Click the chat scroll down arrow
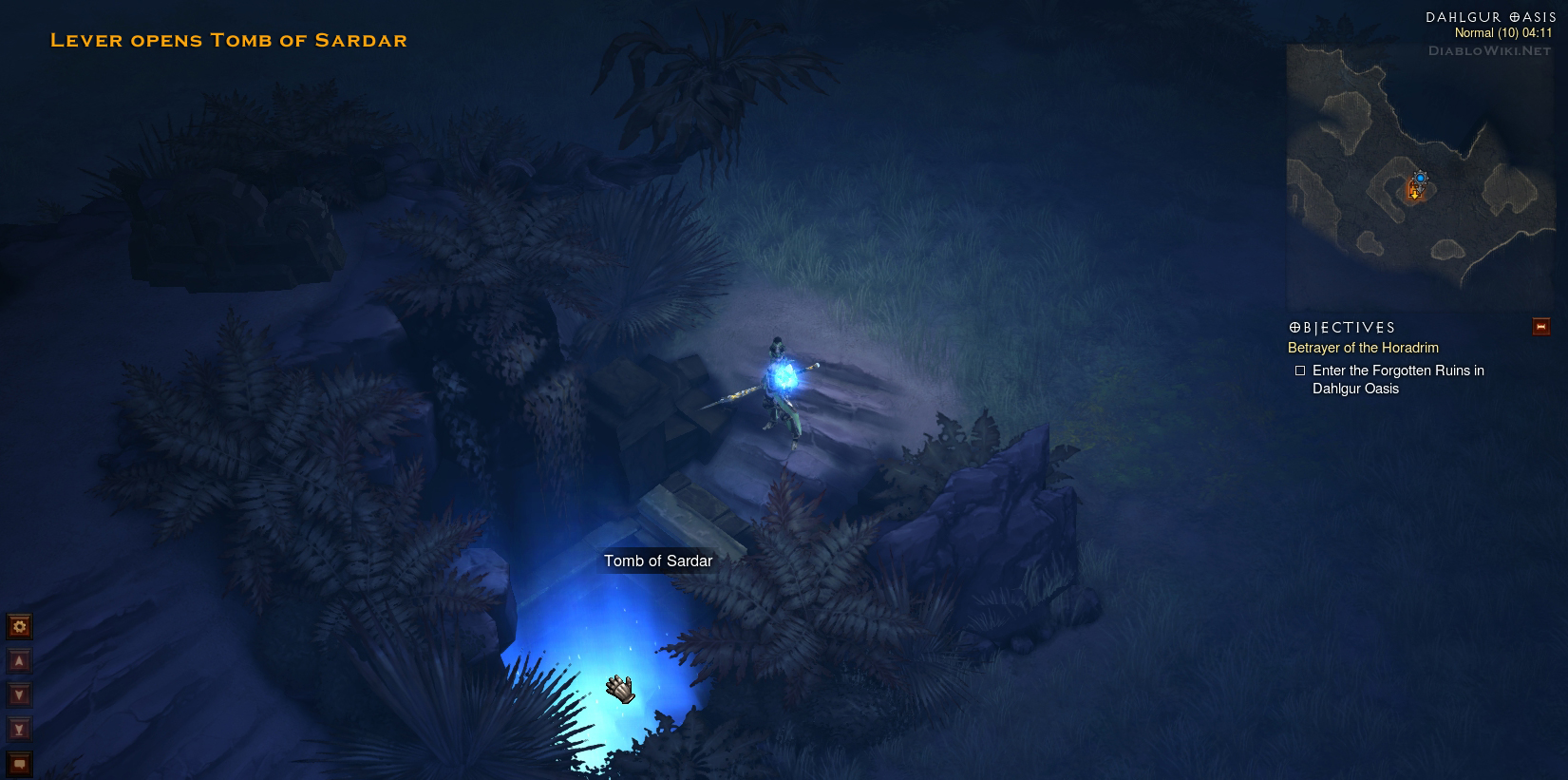 19,694
